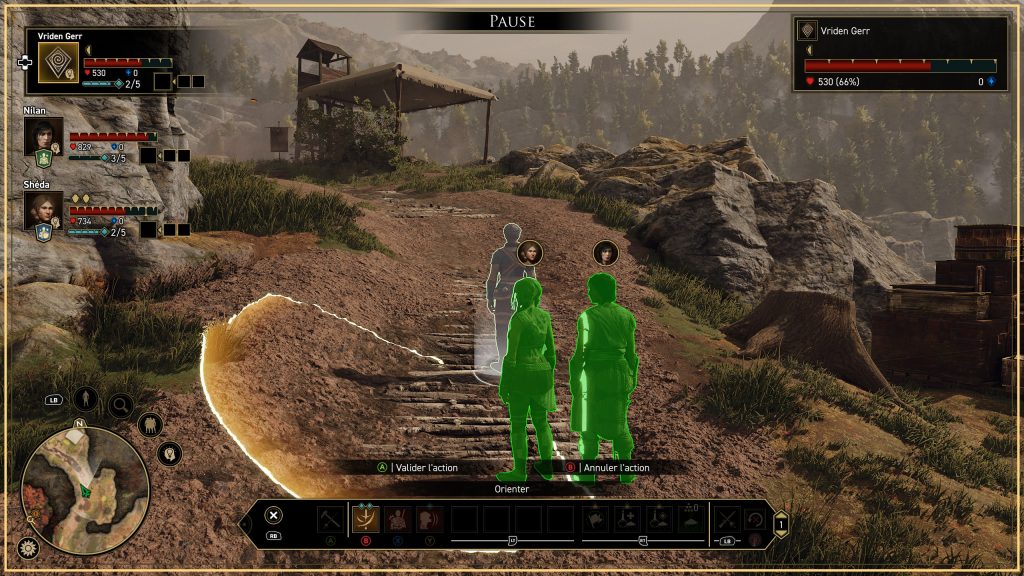
Task: Activate the shouting head ability
Action: (430, 519)
